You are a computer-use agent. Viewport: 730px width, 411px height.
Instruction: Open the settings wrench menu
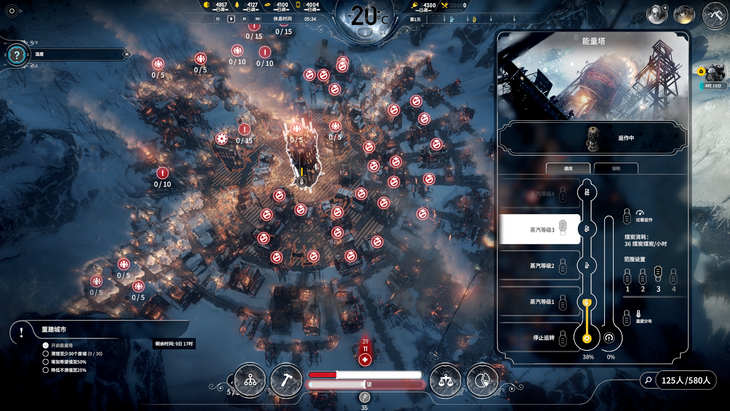714,14
